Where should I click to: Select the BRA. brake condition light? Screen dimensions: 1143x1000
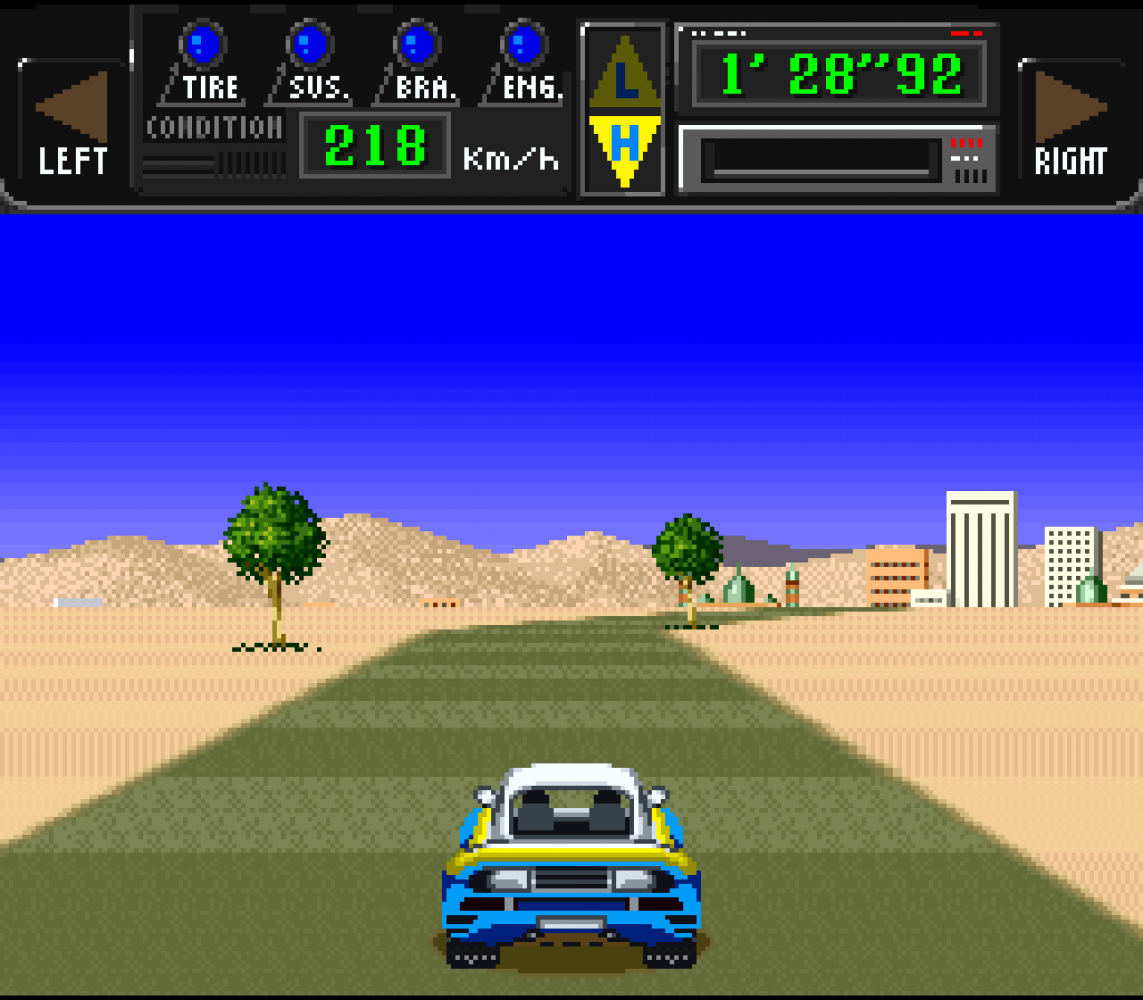tap(417, 44)
